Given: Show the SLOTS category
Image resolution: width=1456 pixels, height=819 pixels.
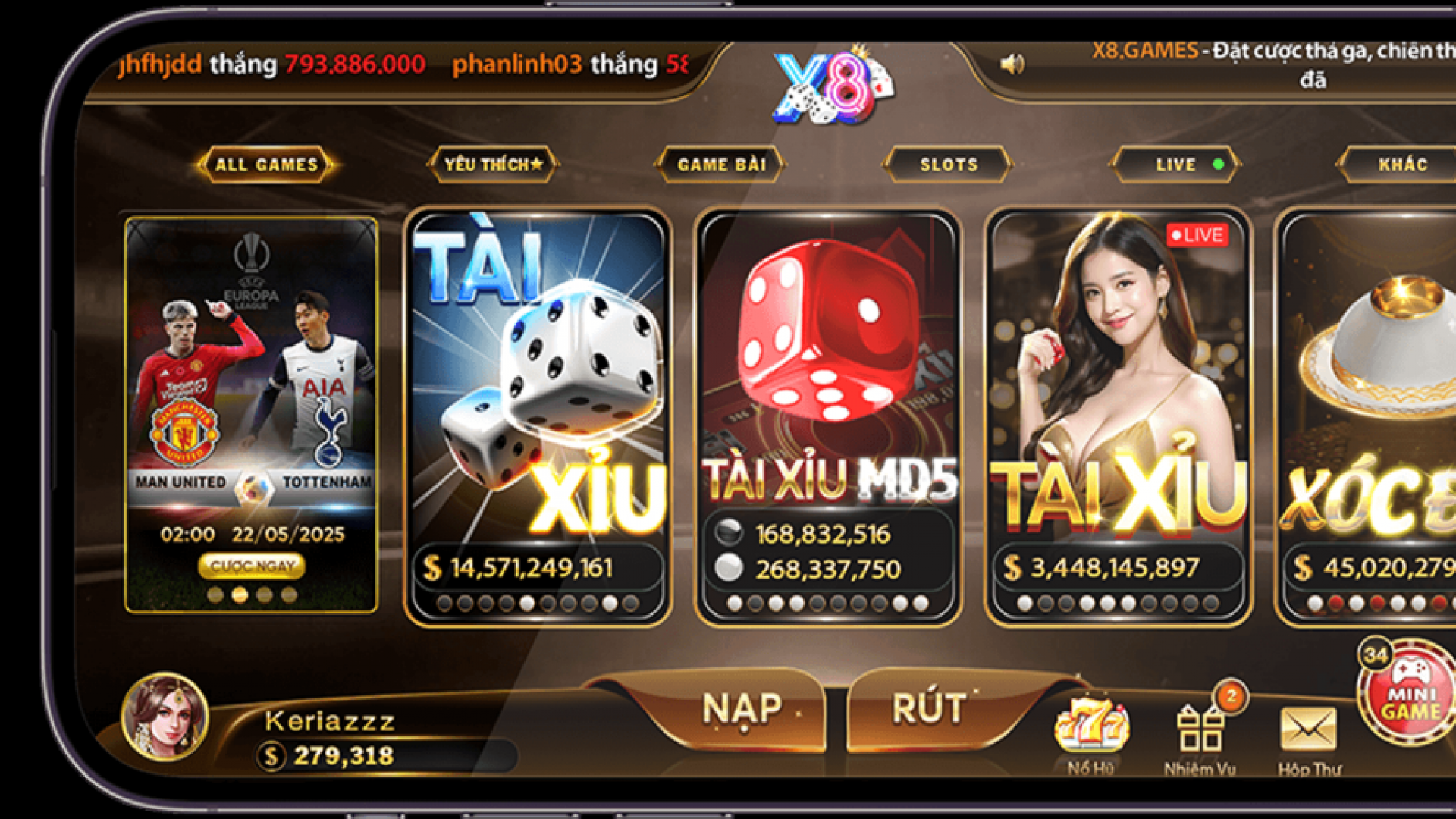Looking at the screenshot, I should click(948, 165).
